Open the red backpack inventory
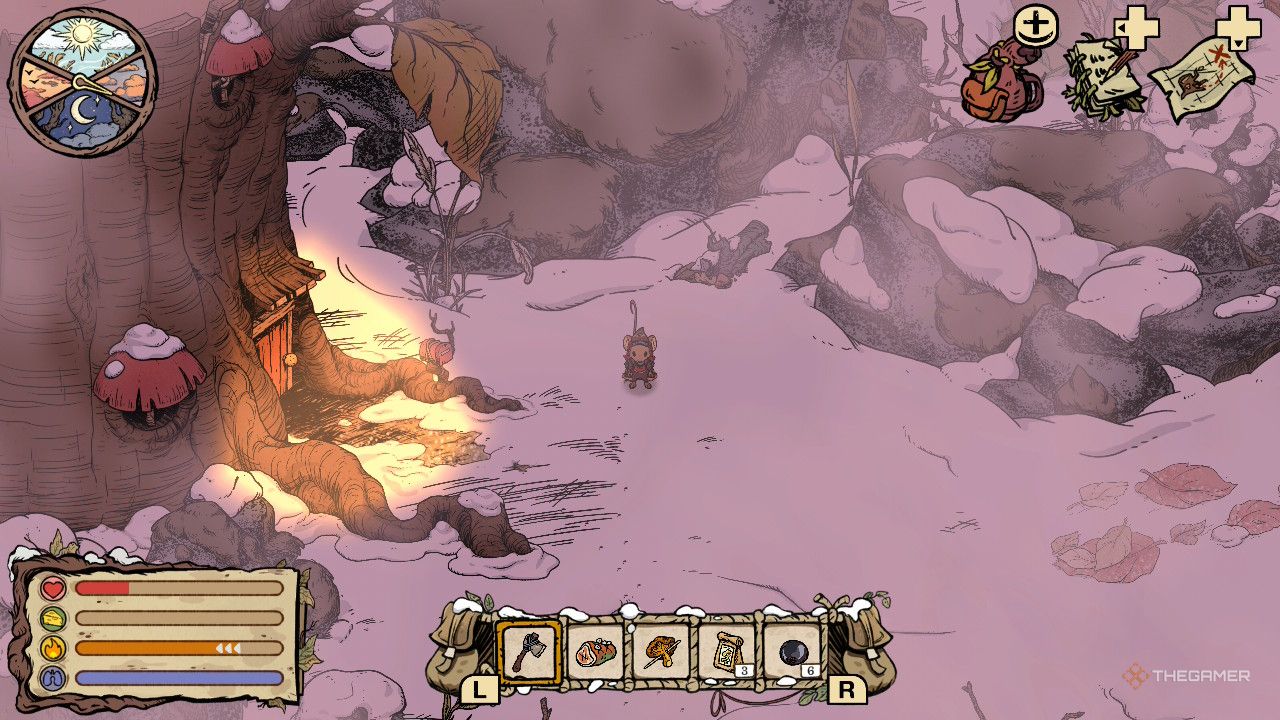The image size is (1280, 720). 1001,87
